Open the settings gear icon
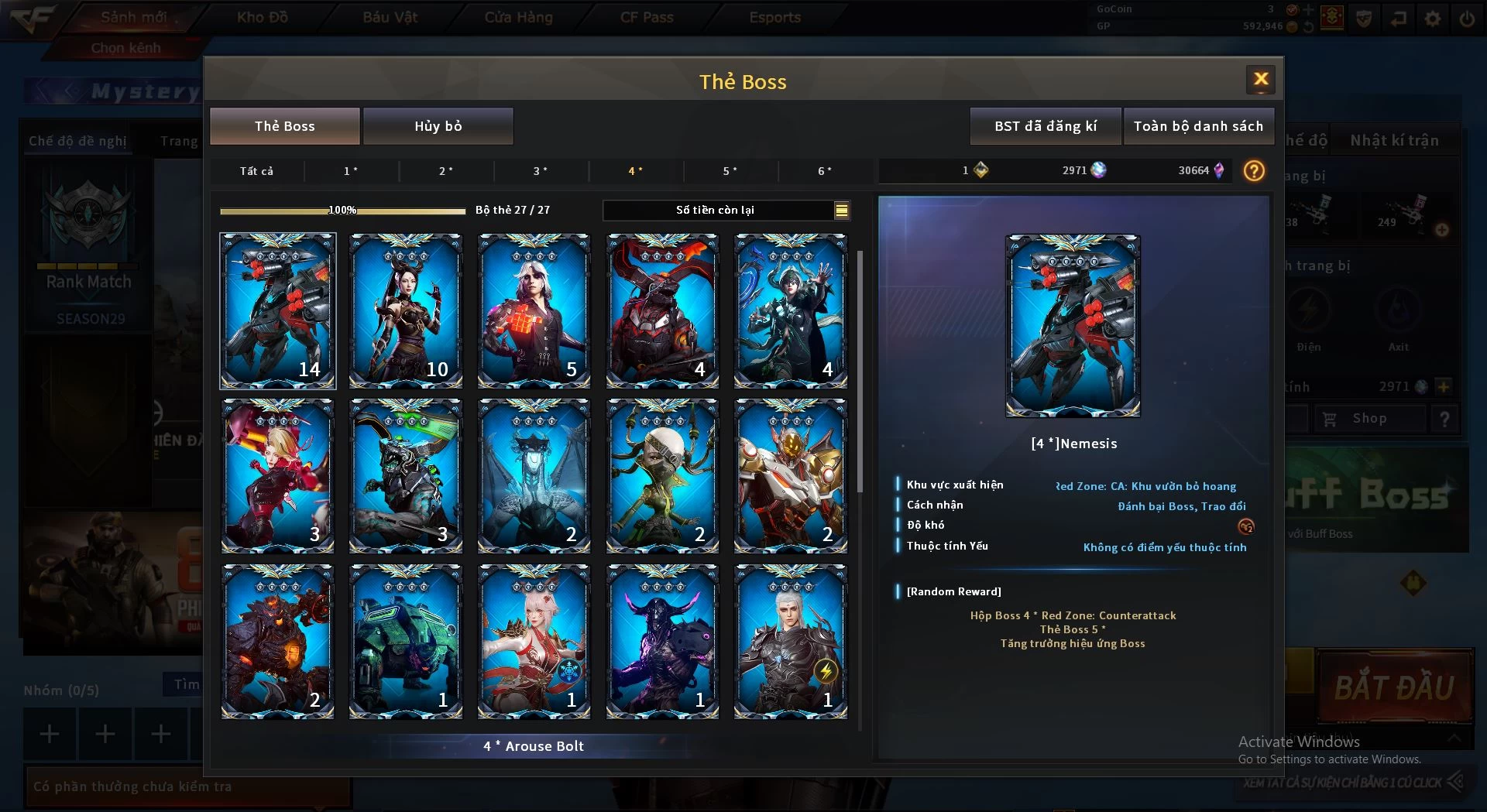The image size is (1487, 812). pyautogui.click(x=1433, y=19)
